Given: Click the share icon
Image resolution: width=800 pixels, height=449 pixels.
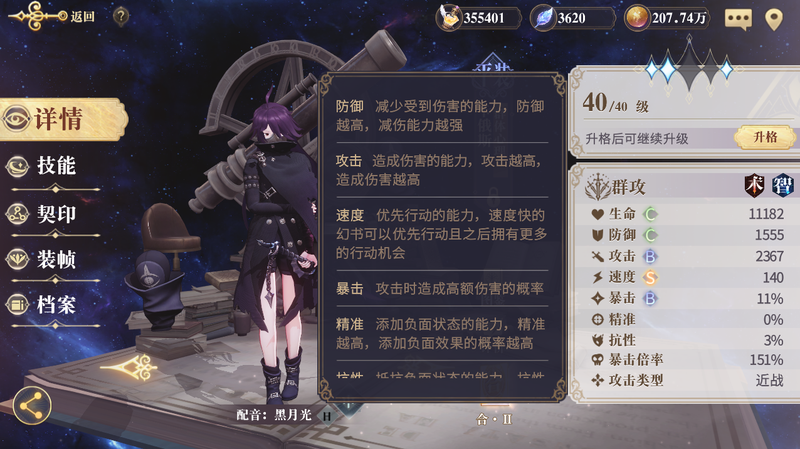Looking at the screenshot, I should pos(32,406).
